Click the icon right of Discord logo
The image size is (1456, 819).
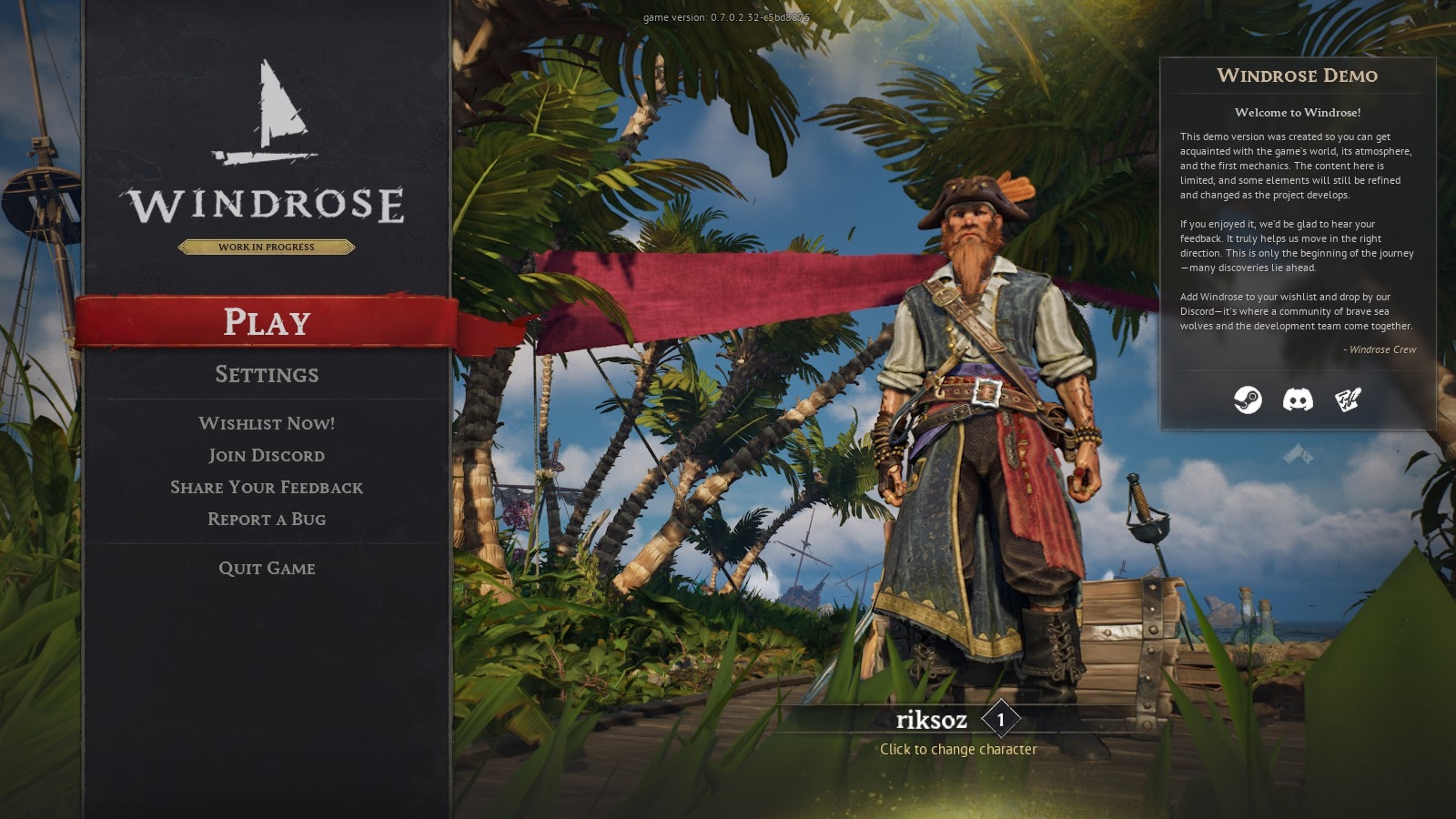click(1348, 399)
